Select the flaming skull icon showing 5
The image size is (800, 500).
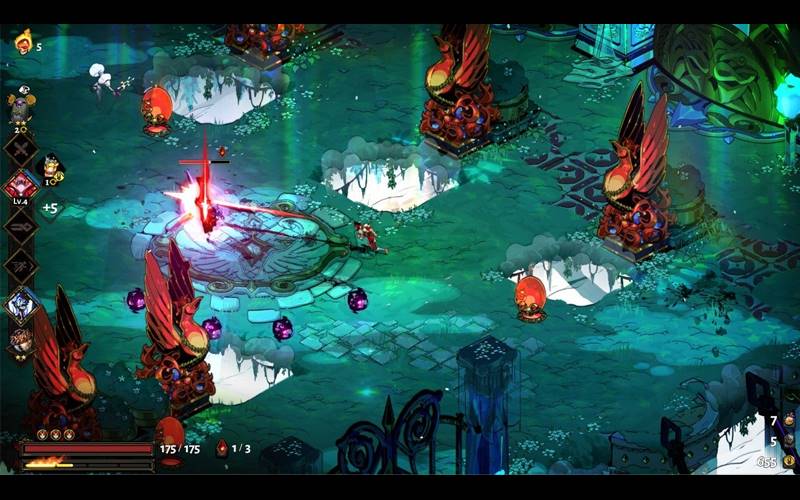tap(23, 42)
